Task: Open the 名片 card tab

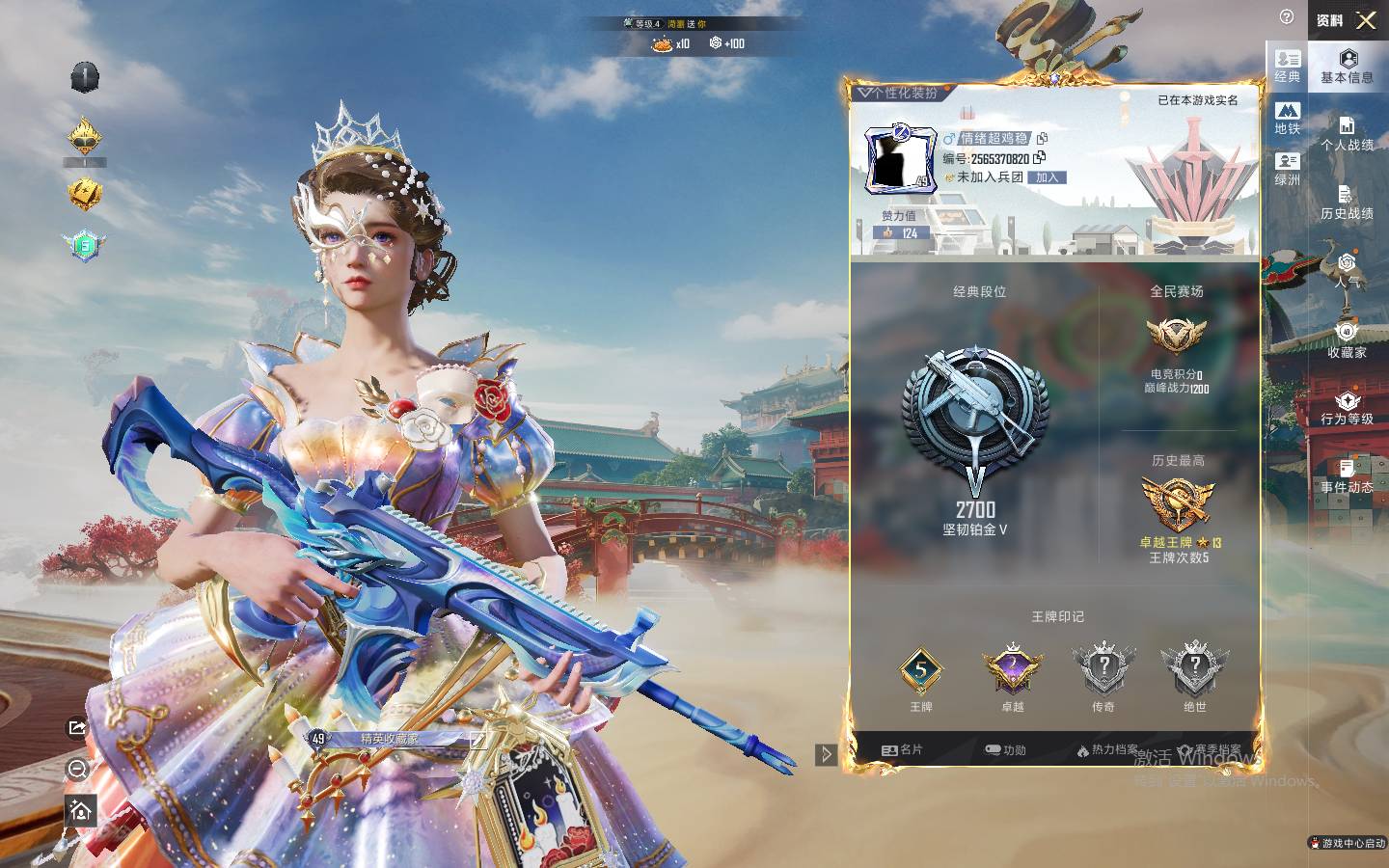Action: click(903, 749)
